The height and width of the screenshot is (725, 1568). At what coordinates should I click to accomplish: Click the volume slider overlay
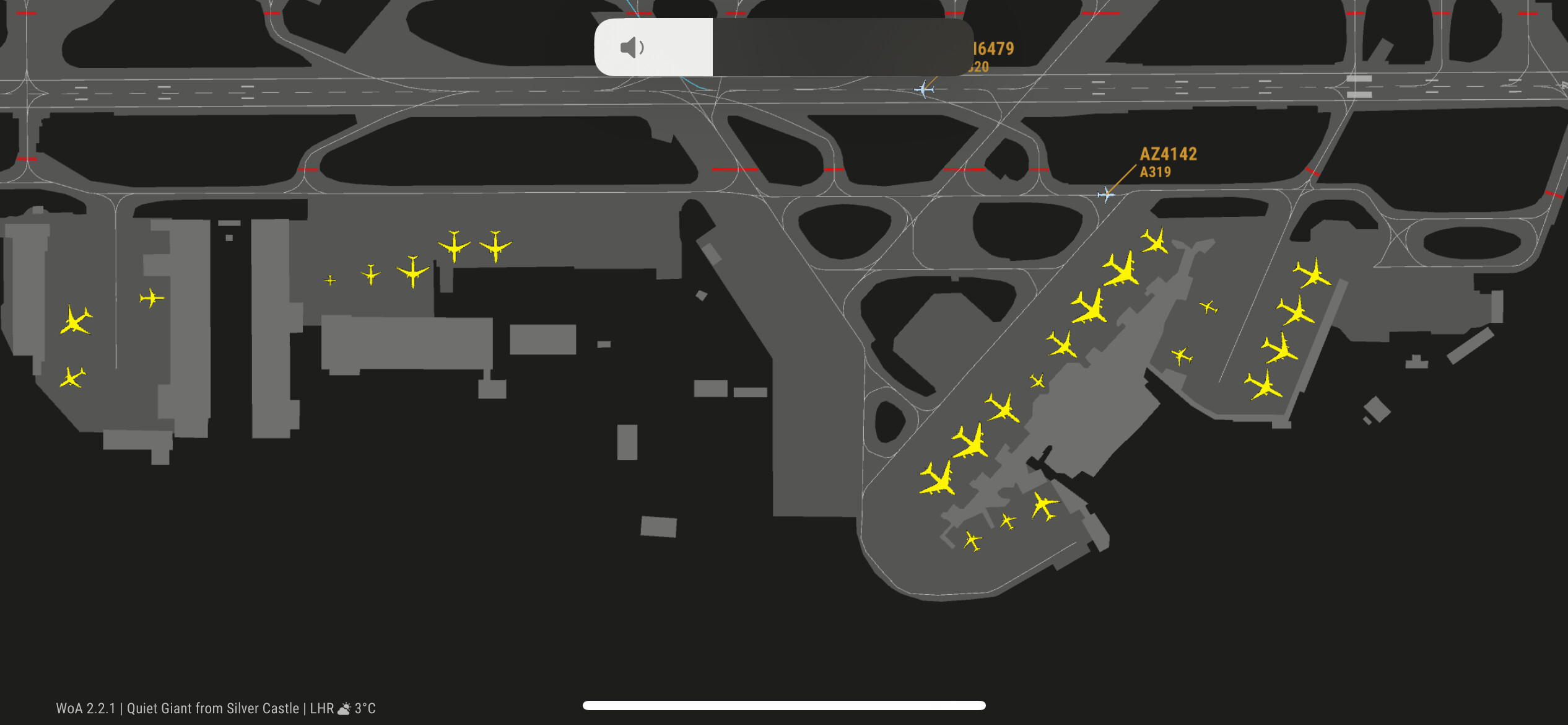(x=783, y=47)
